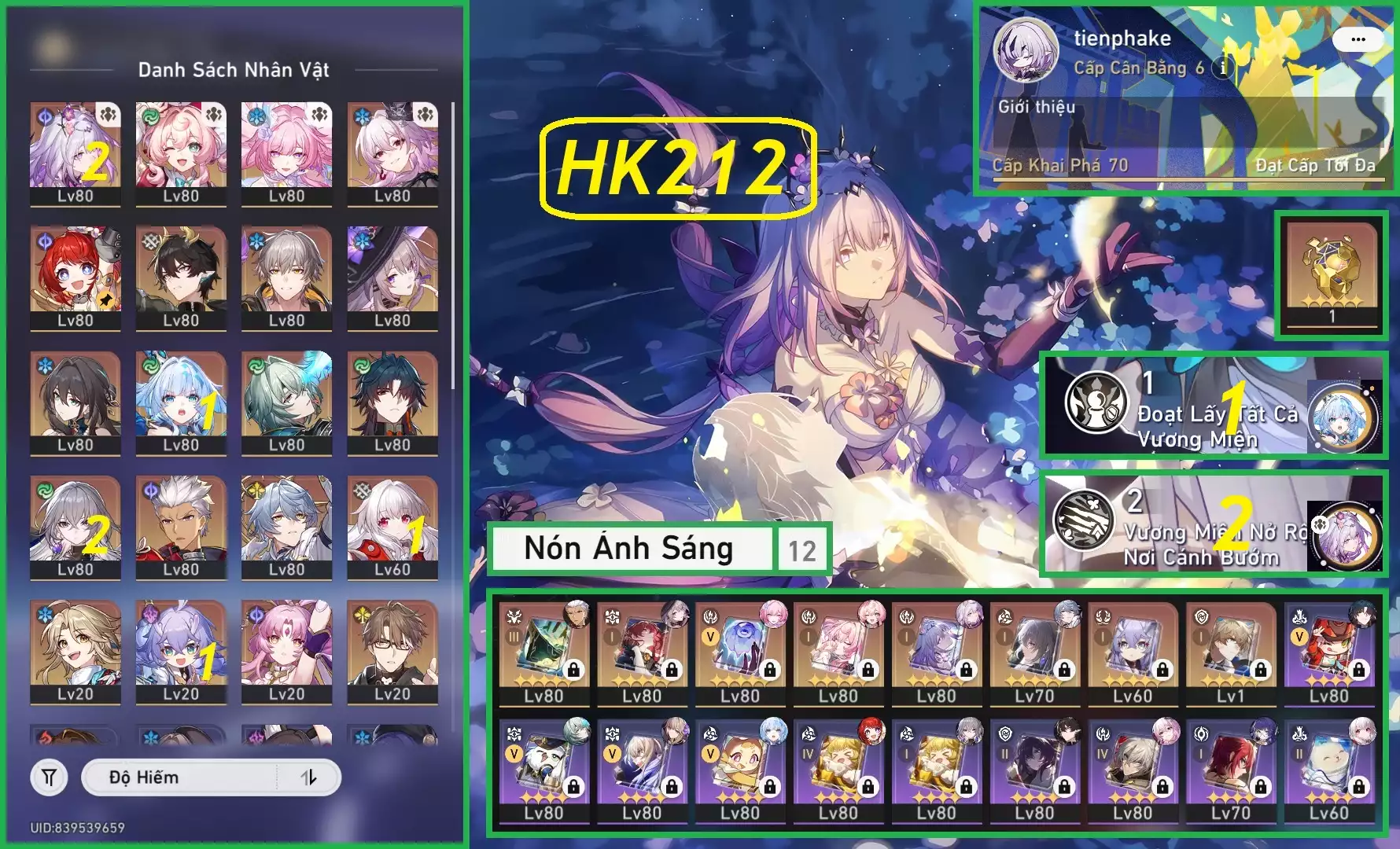Select the red-hat Lv80 light cone
This screenshot has width=1400, height=849.
pos(1329,652)
